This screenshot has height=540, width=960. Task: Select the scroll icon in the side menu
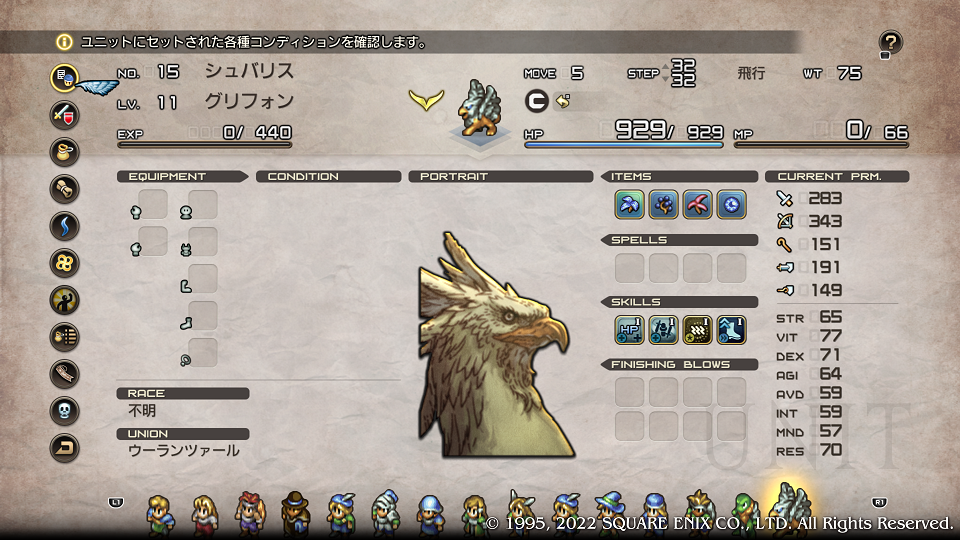pos(65,189)
